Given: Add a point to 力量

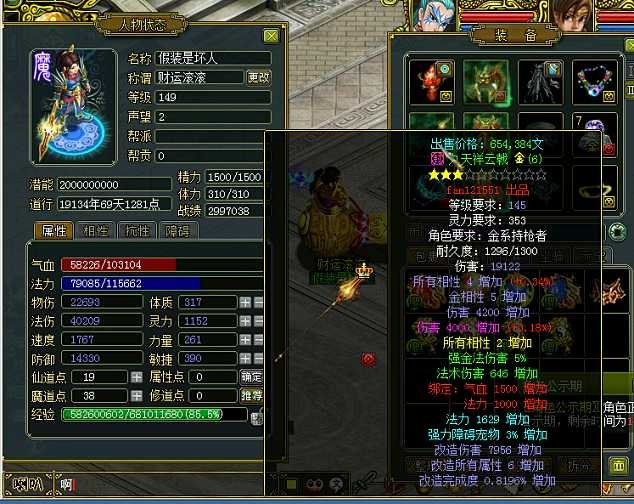Looking at the screenshot, I should point(245,340).
